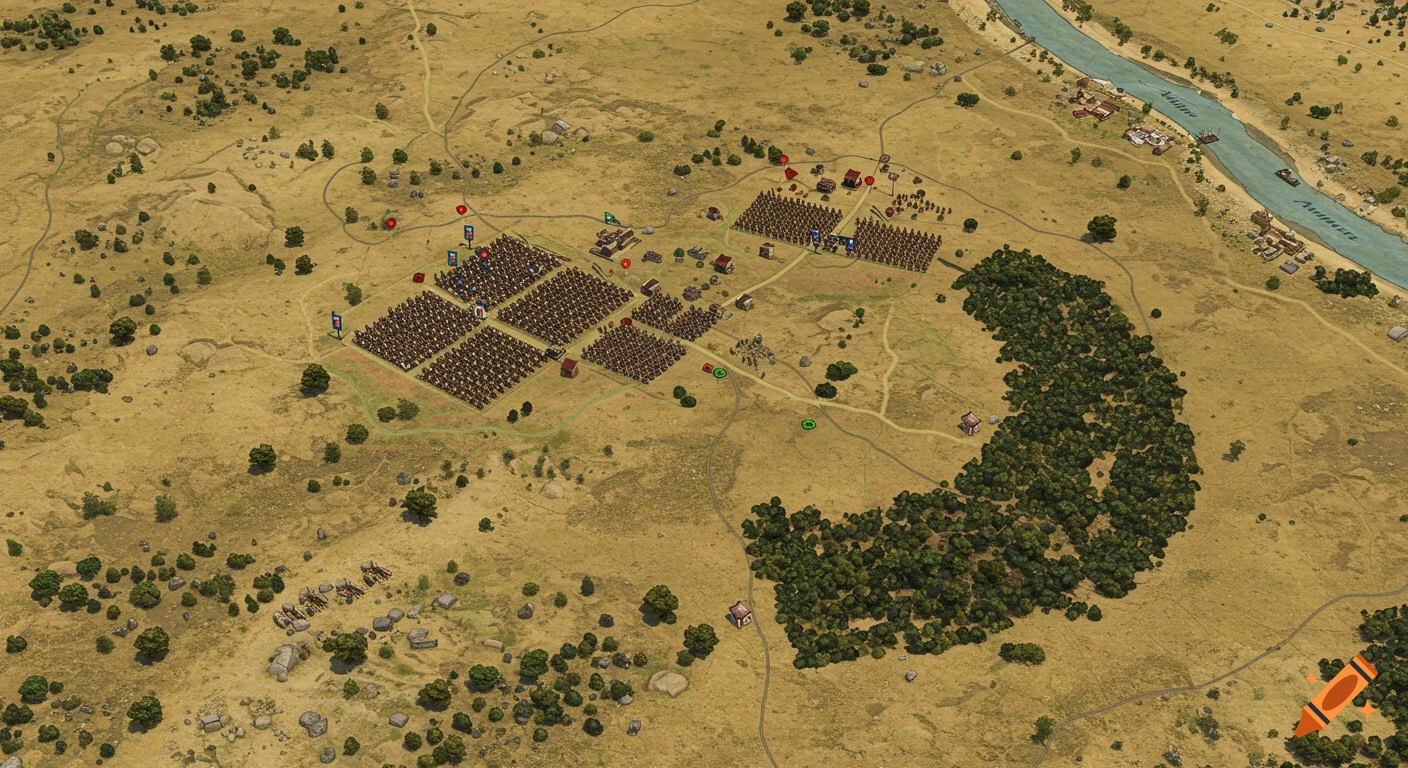Viewport: 1408px width, 768px height.
Task: Select the blue banner of the left infantry block
Action: click(335, 322)
